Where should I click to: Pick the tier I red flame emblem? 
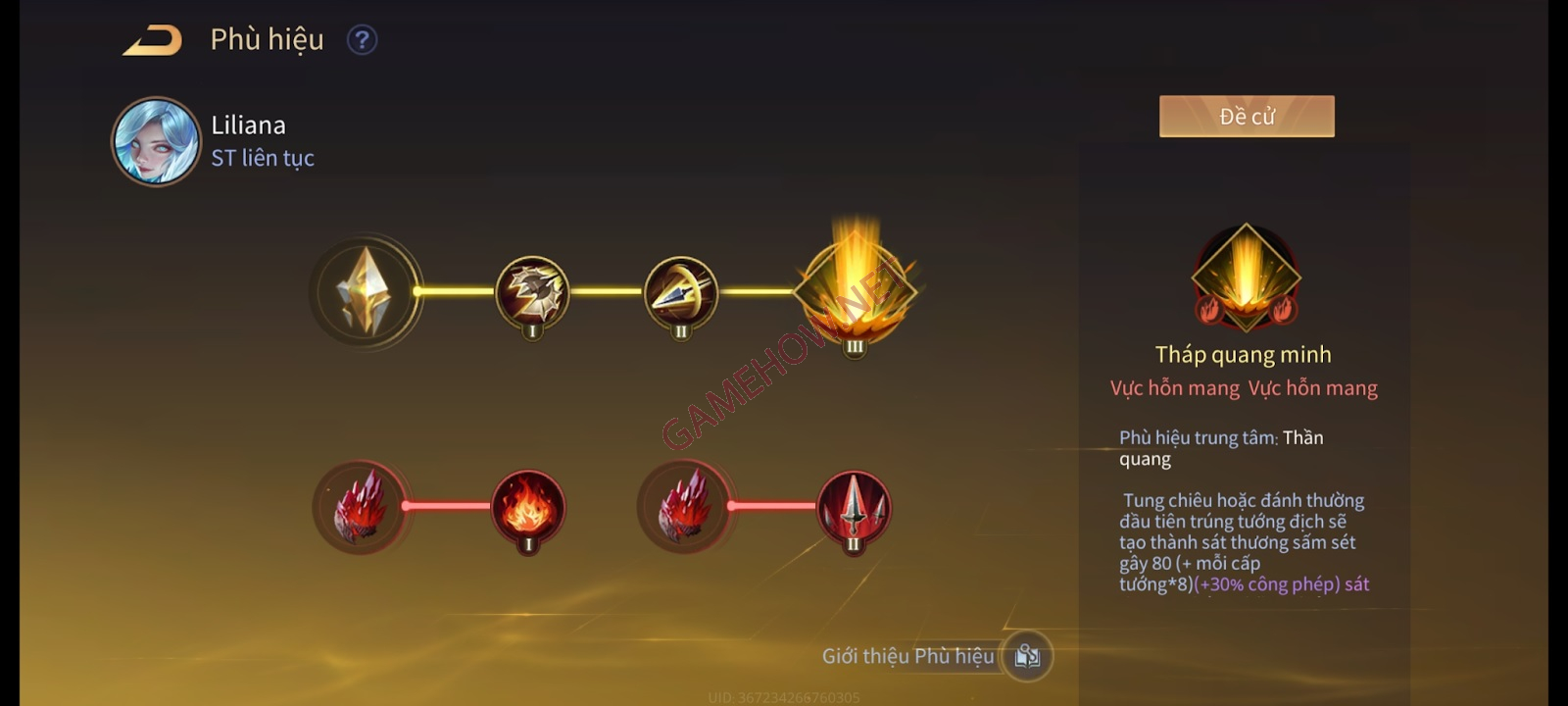point(528,507)
